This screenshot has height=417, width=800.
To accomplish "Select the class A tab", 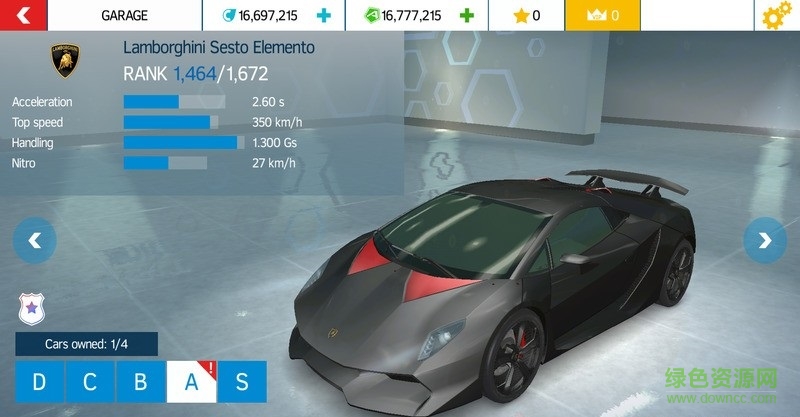I will coord(190,381).
